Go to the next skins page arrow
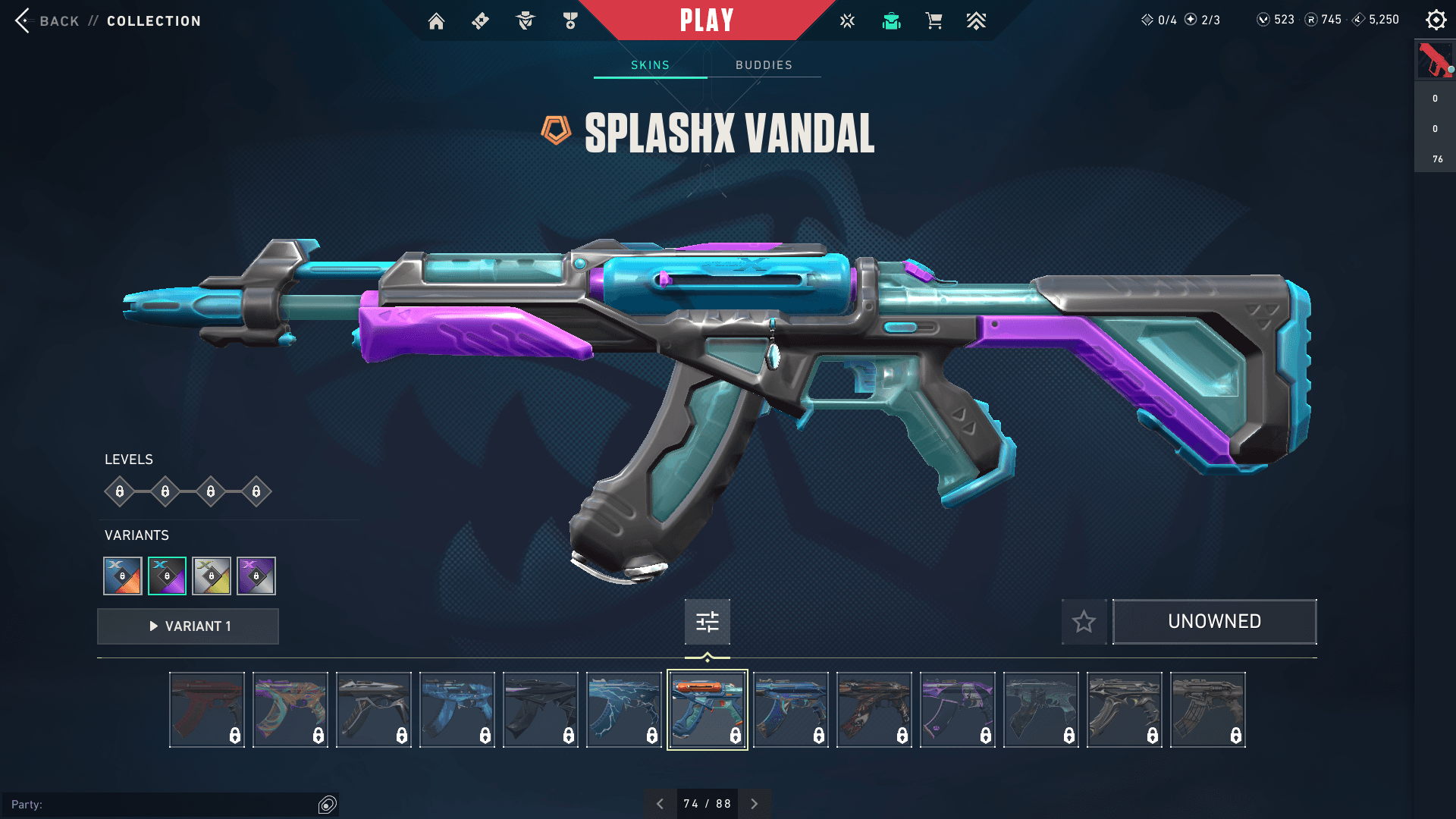1456x819 pixels. 754,803
